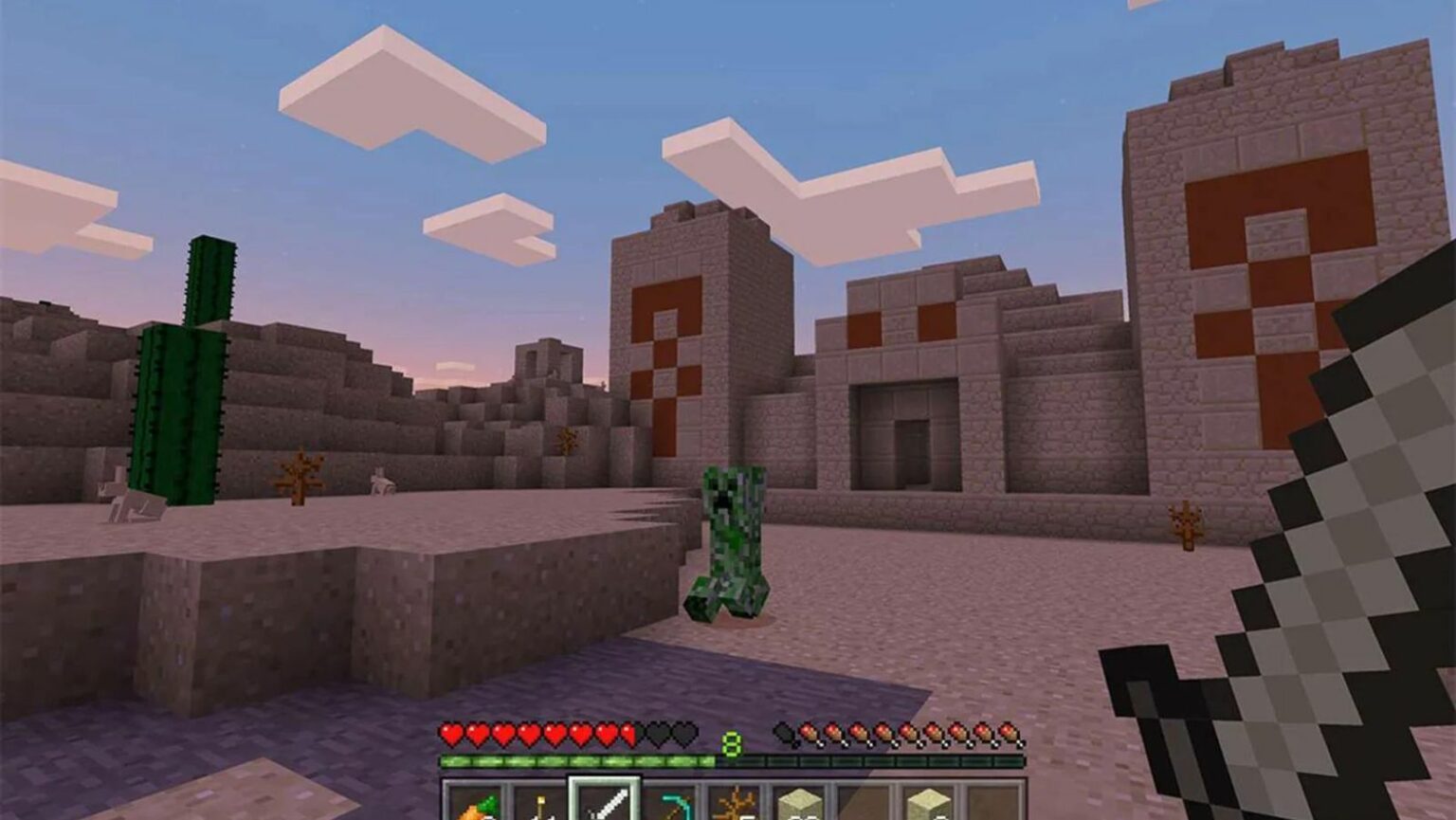
Task: Select the dead bush item slot
Action: click(x=735, y=806)
